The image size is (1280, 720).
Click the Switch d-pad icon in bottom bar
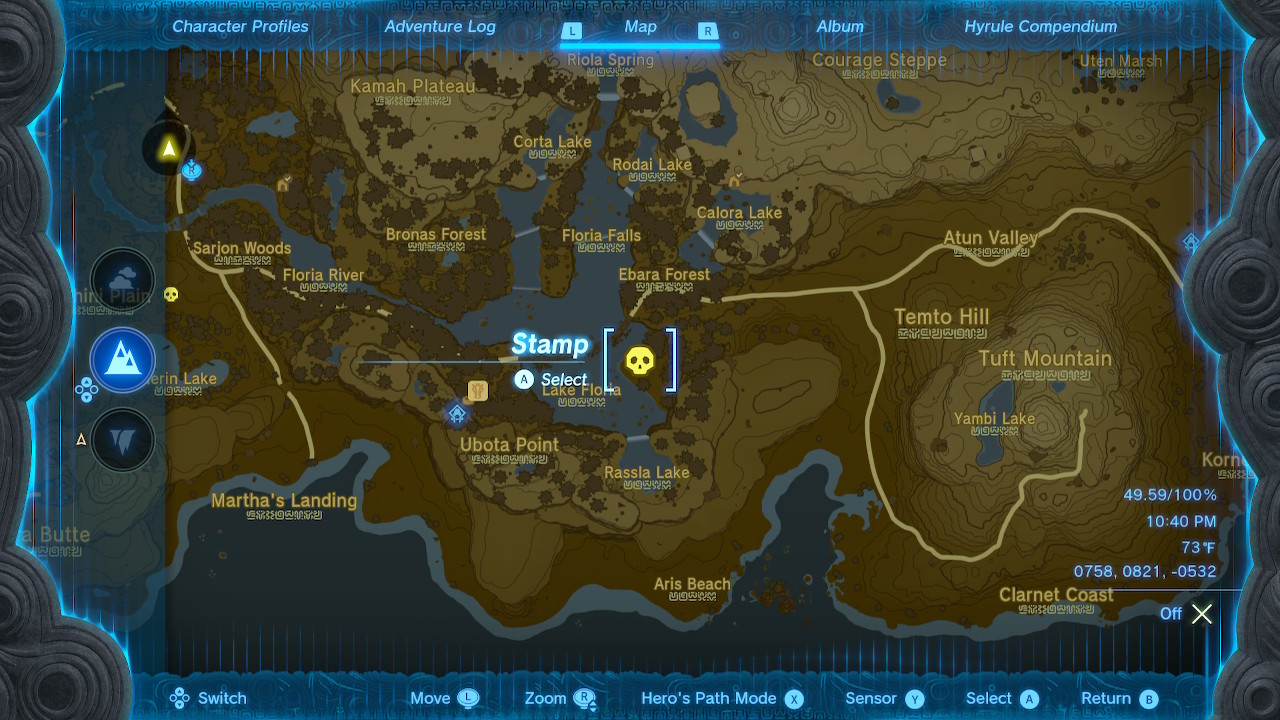[182, 698]
